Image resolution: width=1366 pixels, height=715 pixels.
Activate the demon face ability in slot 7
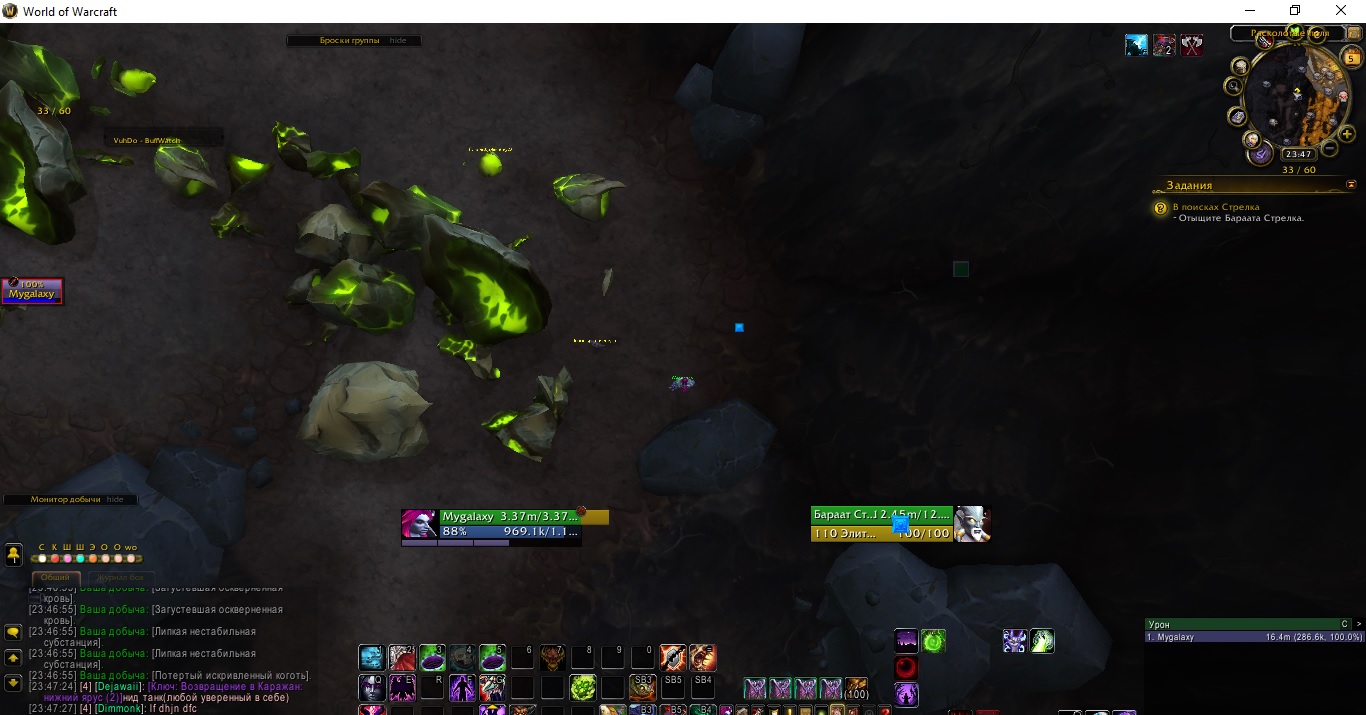(552, 657)
